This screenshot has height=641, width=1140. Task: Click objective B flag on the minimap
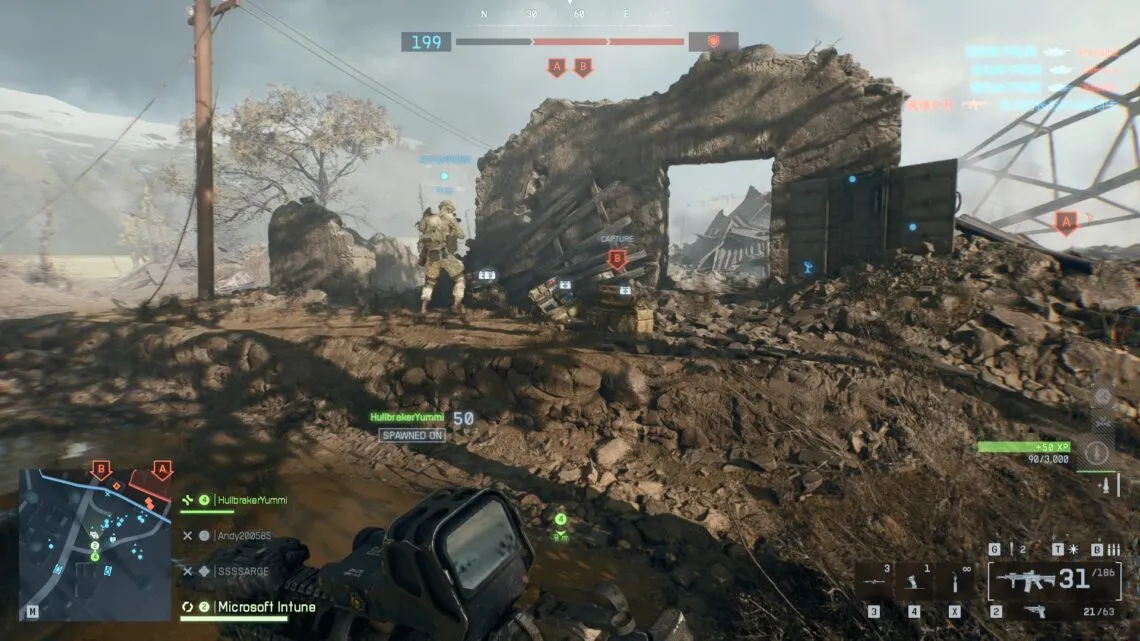click(101, 469)
